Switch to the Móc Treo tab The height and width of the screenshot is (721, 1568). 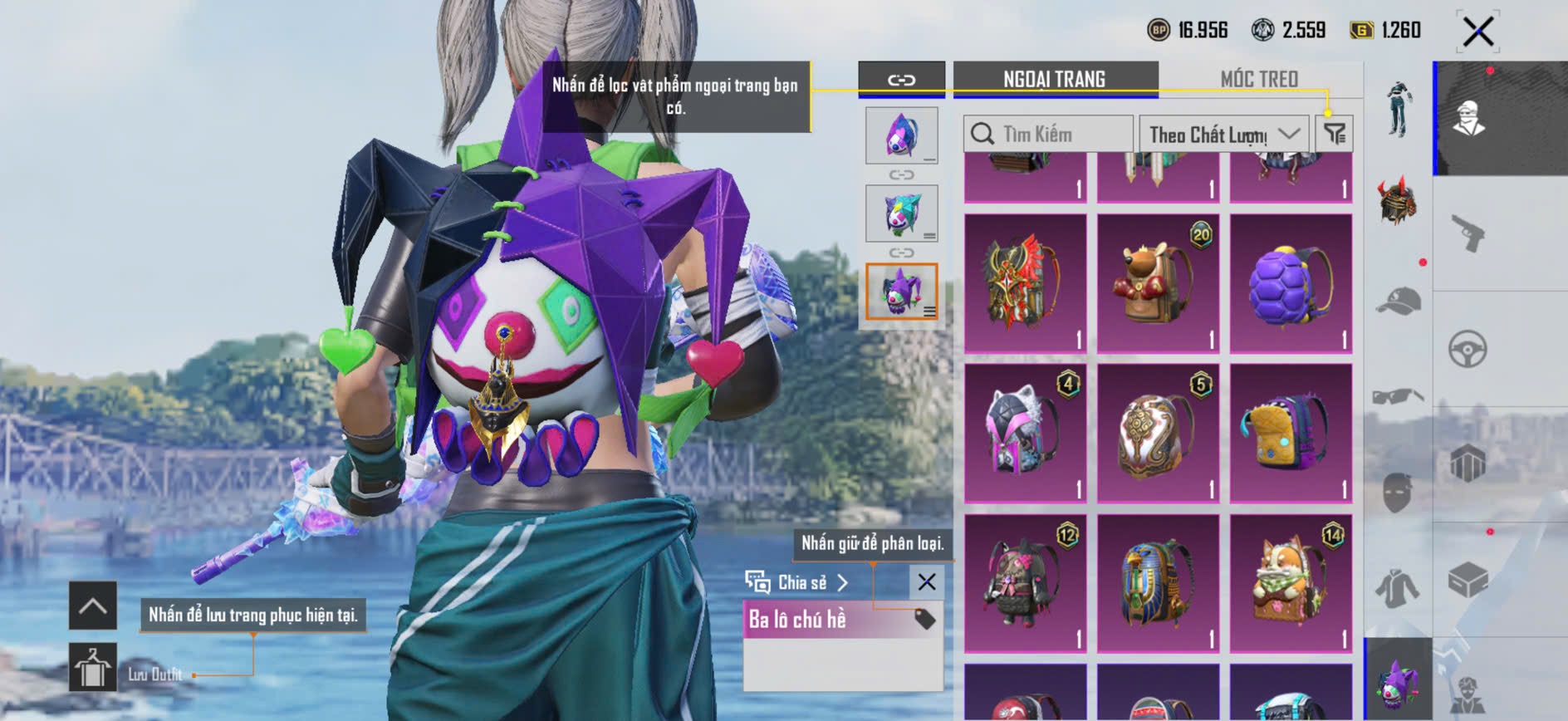[1258, 79]
